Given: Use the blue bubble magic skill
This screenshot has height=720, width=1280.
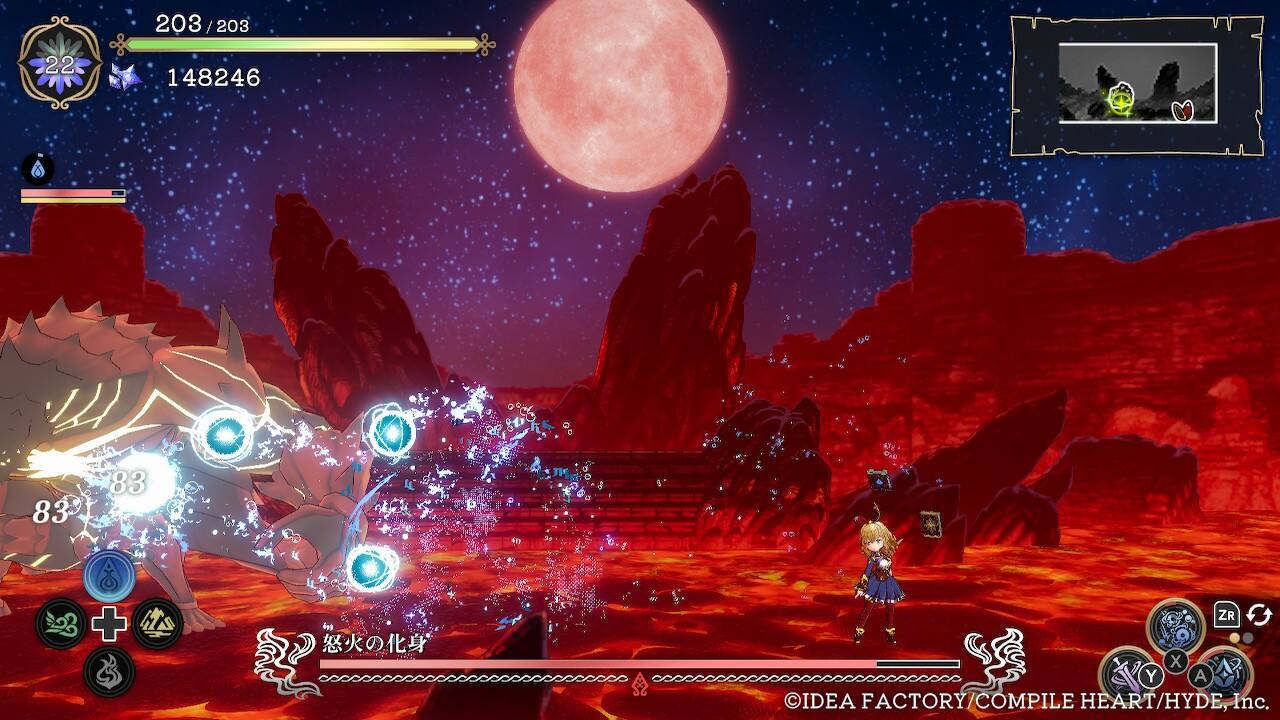Looking at the screenshot, I should [x=1175, y=626].
